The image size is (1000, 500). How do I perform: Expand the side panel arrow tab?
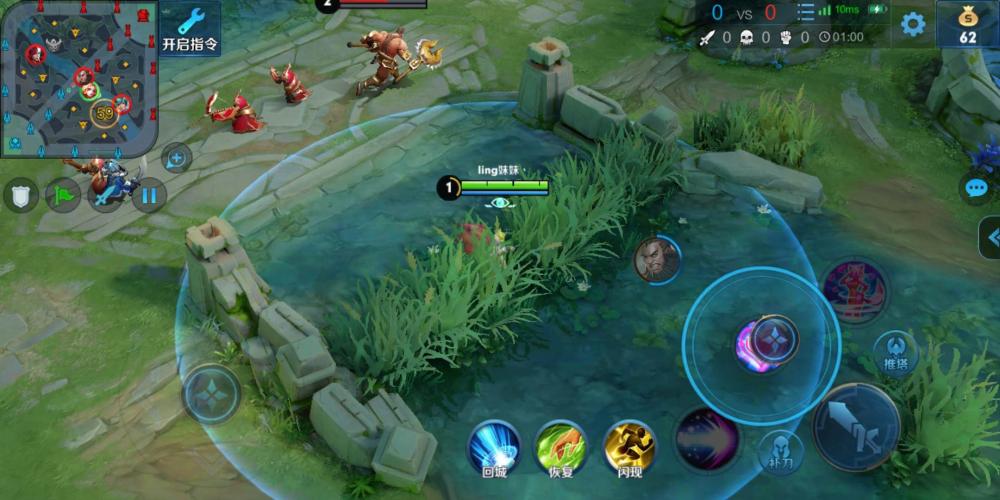[990, 238]
